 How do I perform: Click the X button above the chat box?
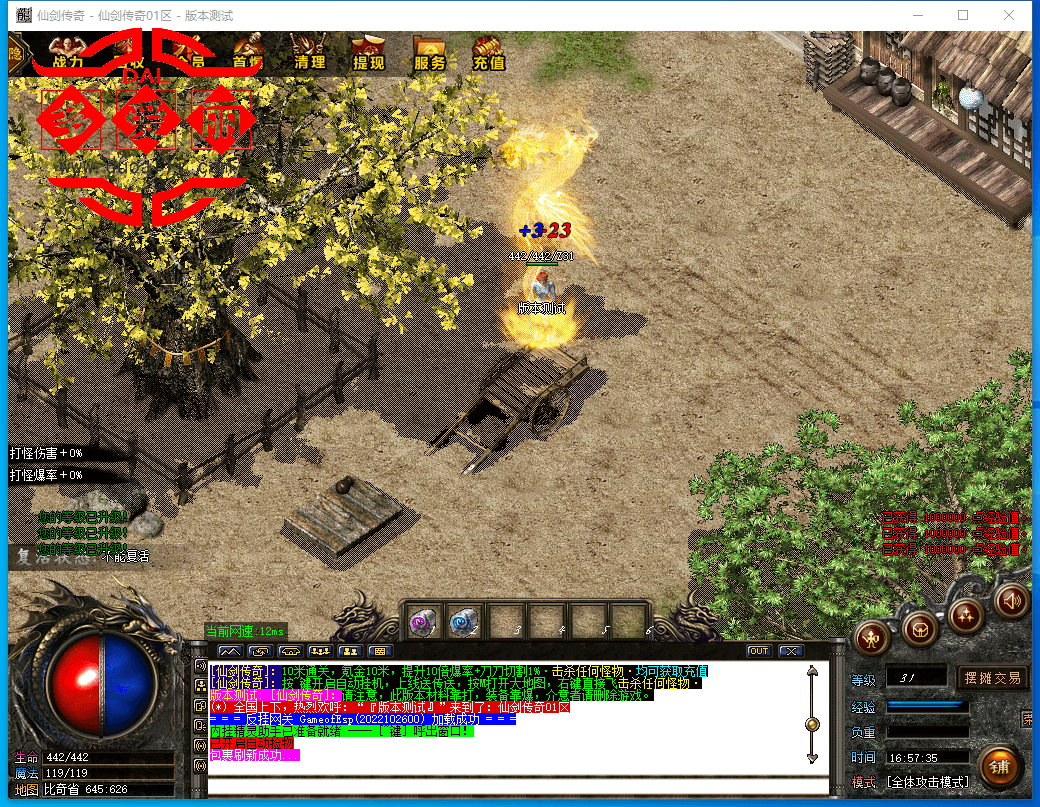point(790,651)
